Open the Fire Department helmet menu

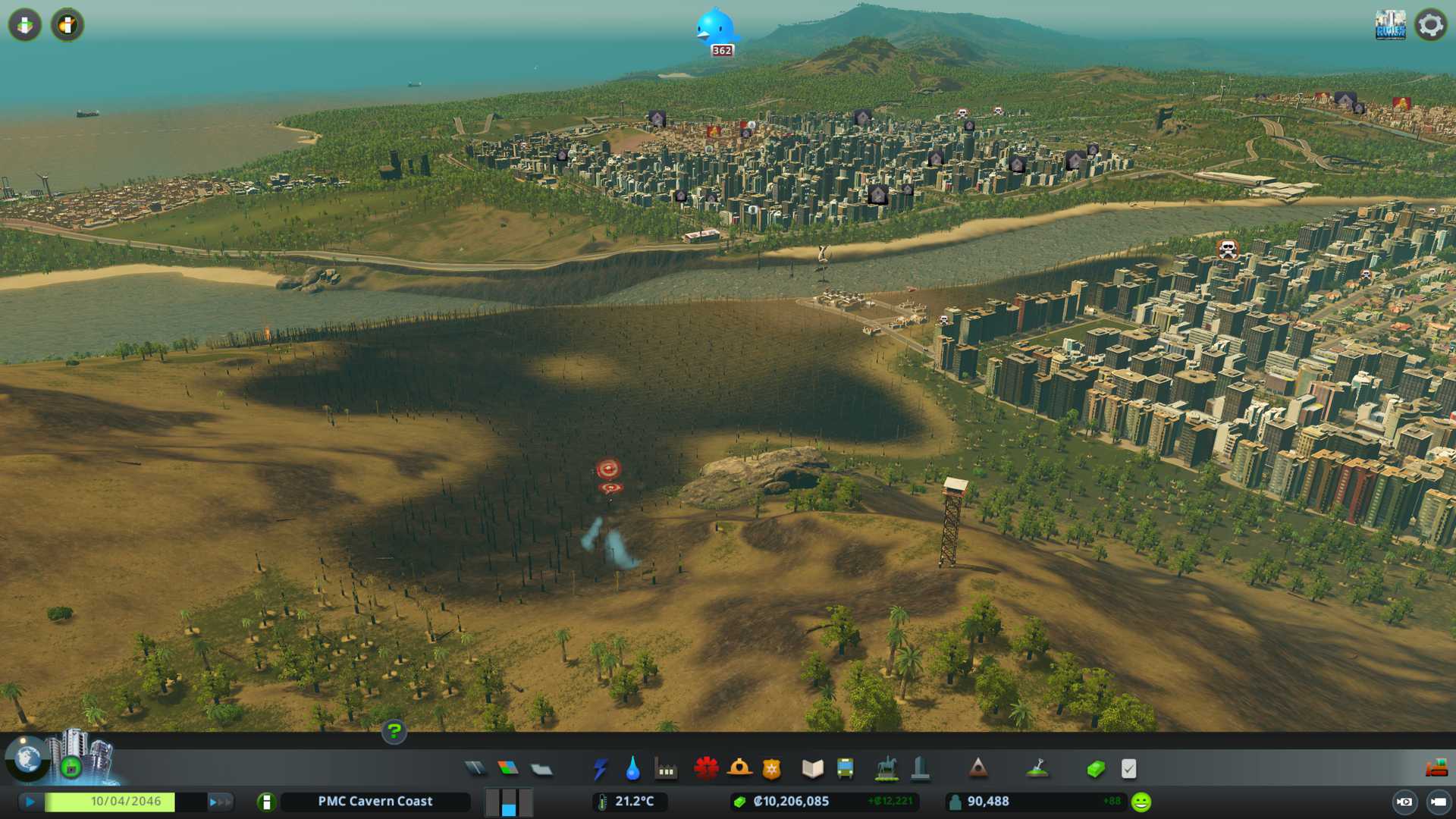coord(739,769)
